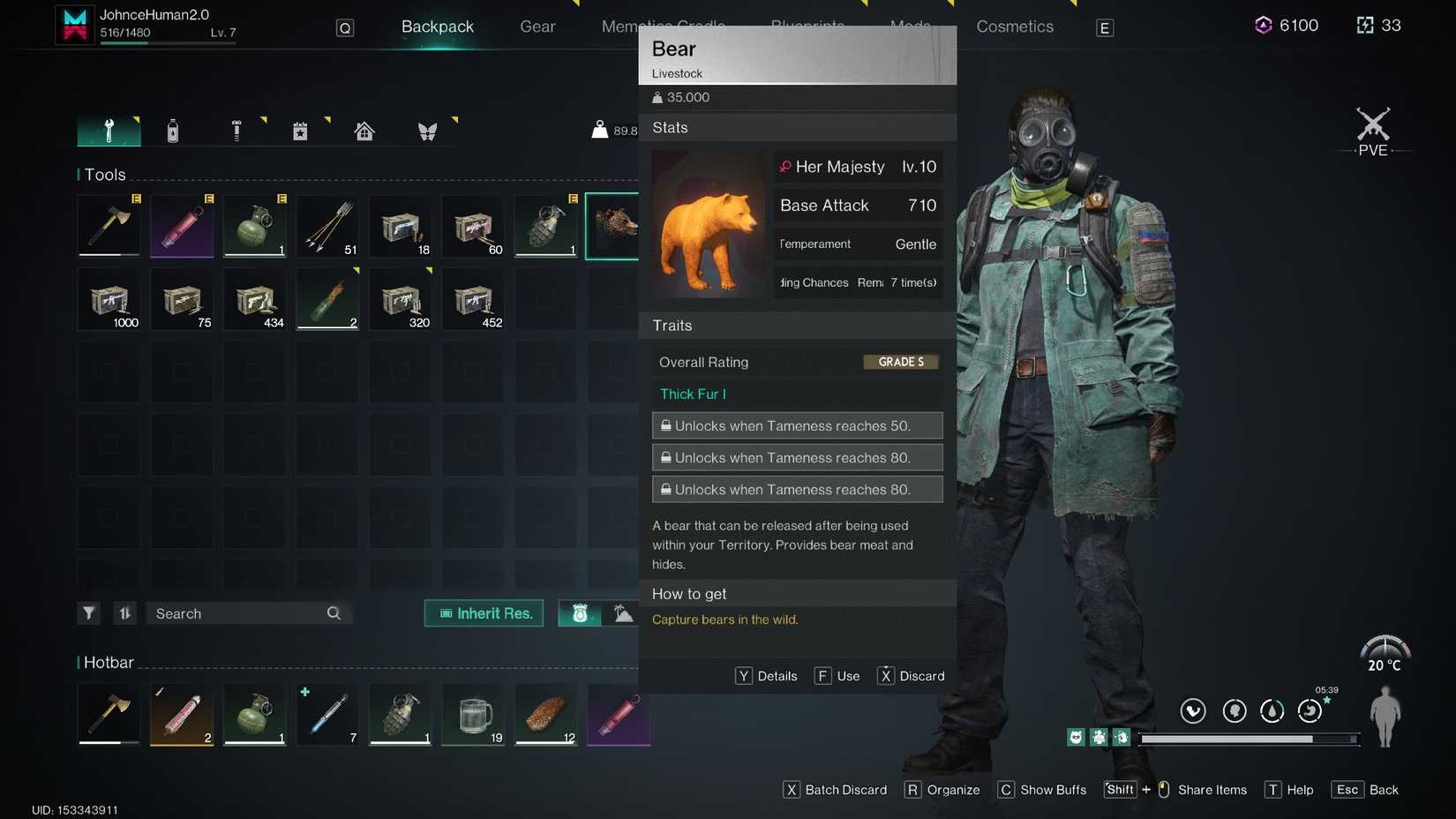
Task: Switch to the Gear tab
Action: click(x=537, y=26)
